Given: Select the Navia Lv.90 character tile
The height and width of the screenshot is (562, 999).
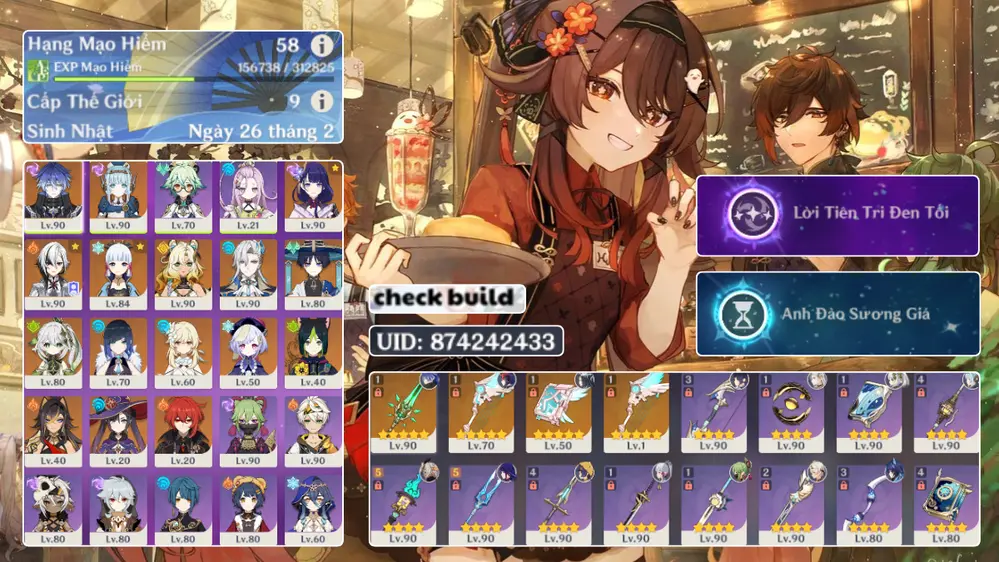Looking at the screenshot, I should [x=183, y=273].
